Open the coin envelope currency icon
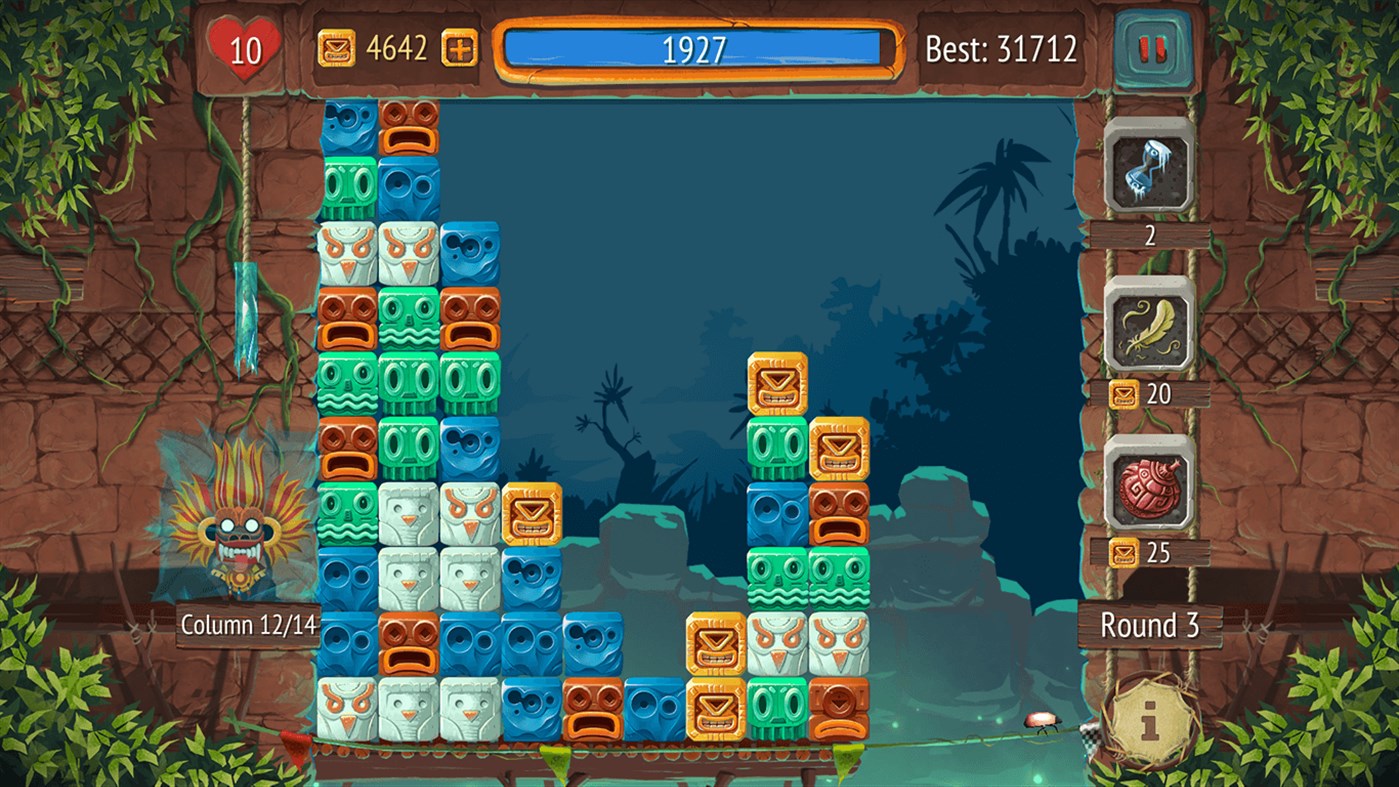The width and height of the screenshot is (1399, 787). [337, 45]
